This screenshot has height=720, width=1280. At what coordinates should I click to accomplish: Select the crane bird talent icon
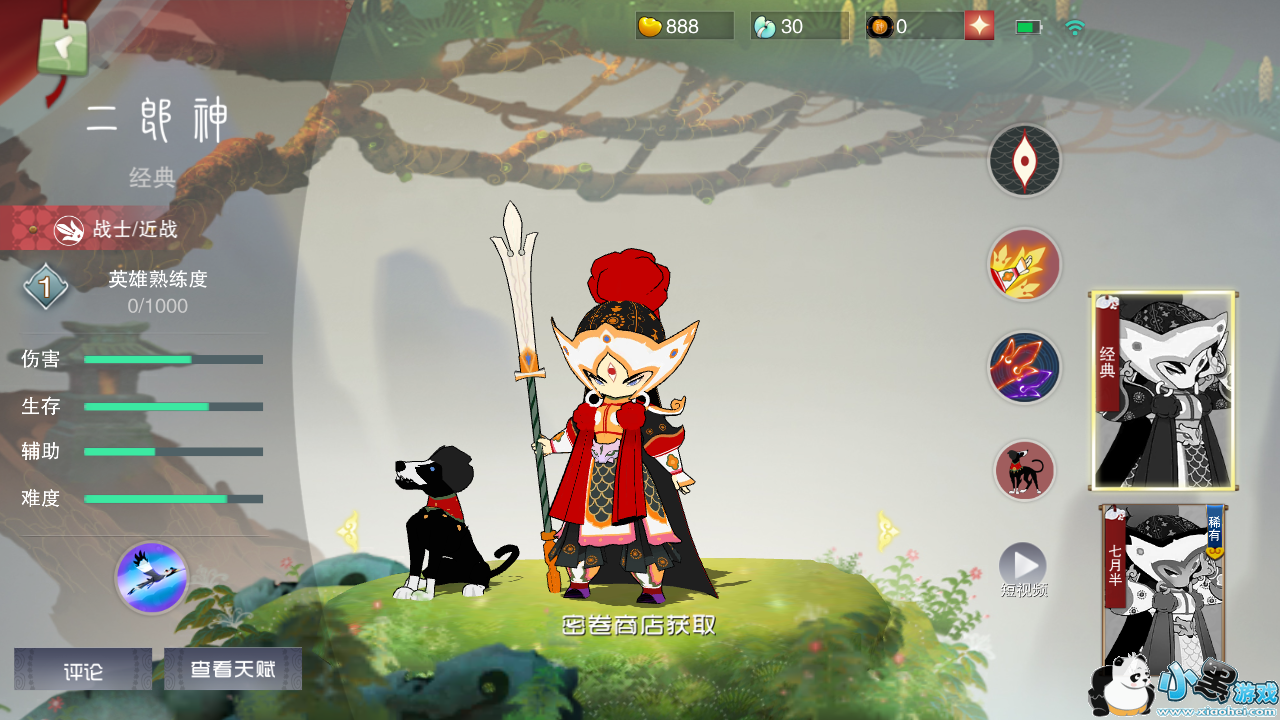tap(152, 577)
